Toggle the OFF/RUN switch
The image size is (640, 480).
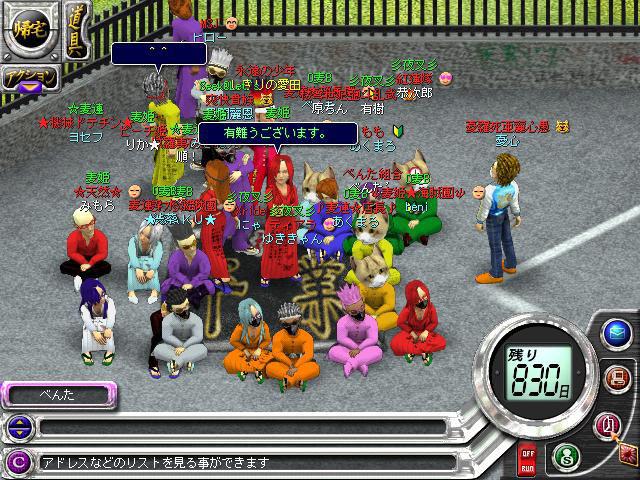(529, 461)
